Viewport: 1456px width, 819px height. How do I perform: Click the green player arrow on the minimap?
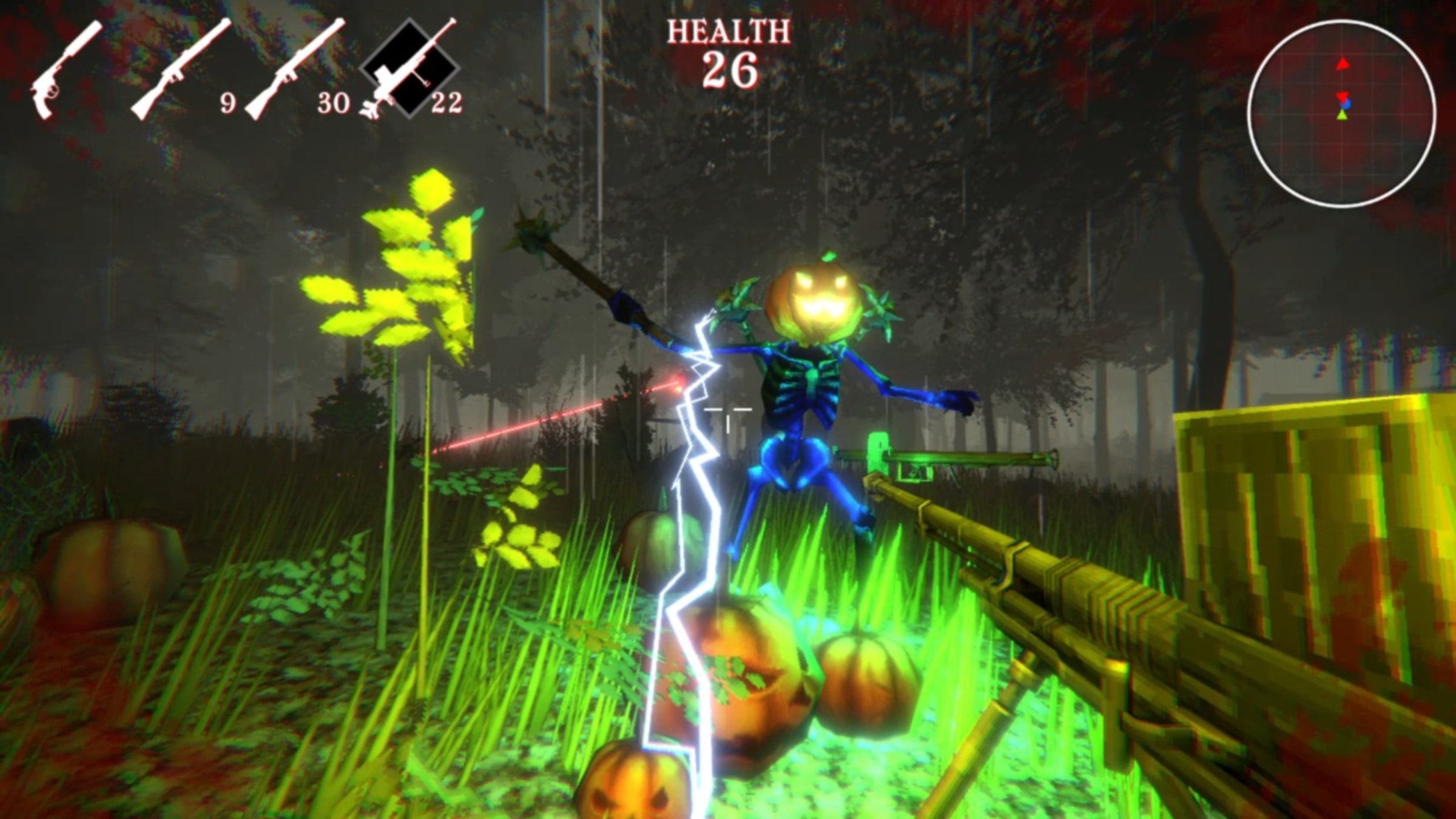1342,116
